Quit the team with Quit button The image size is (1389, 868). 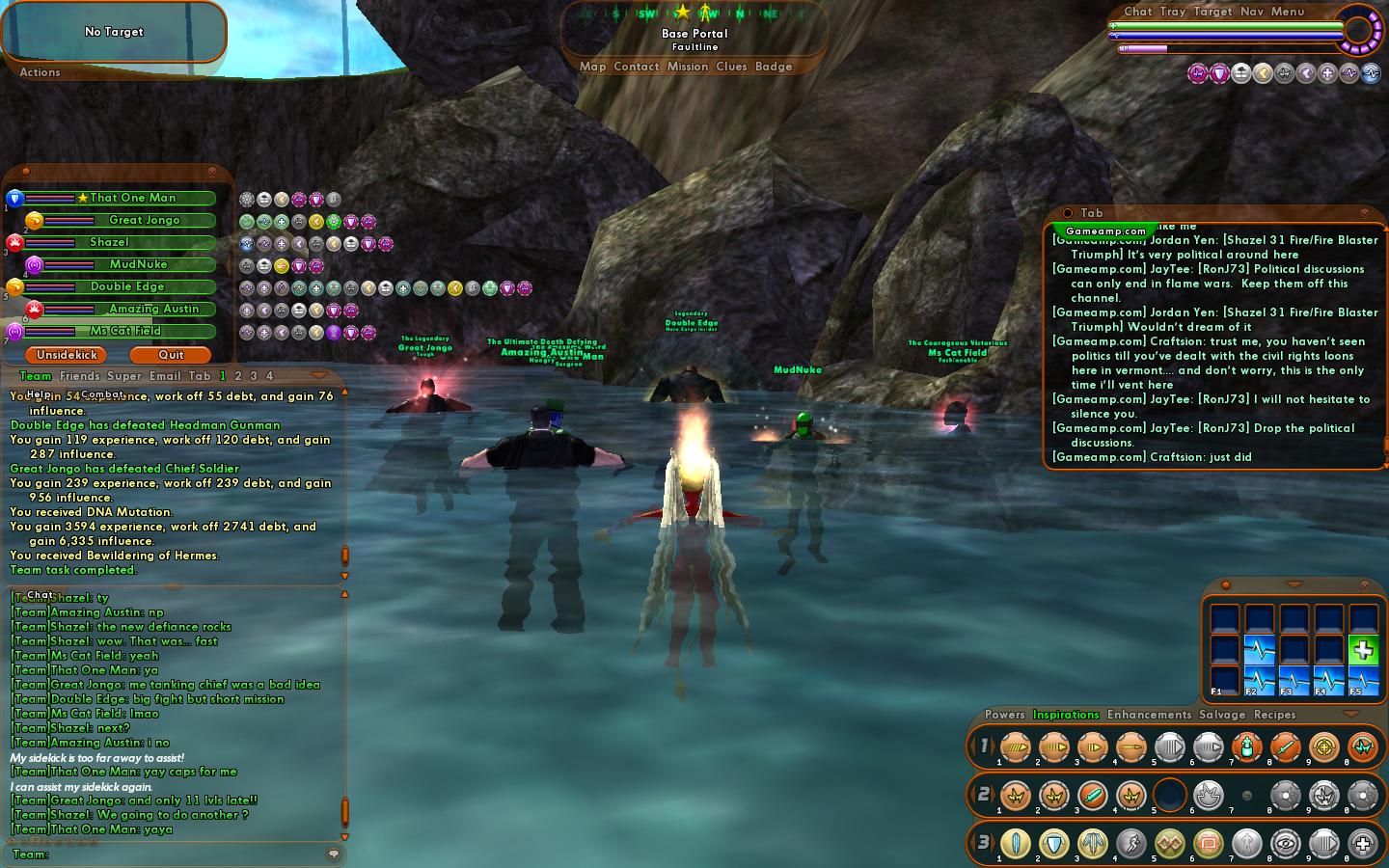171,355
